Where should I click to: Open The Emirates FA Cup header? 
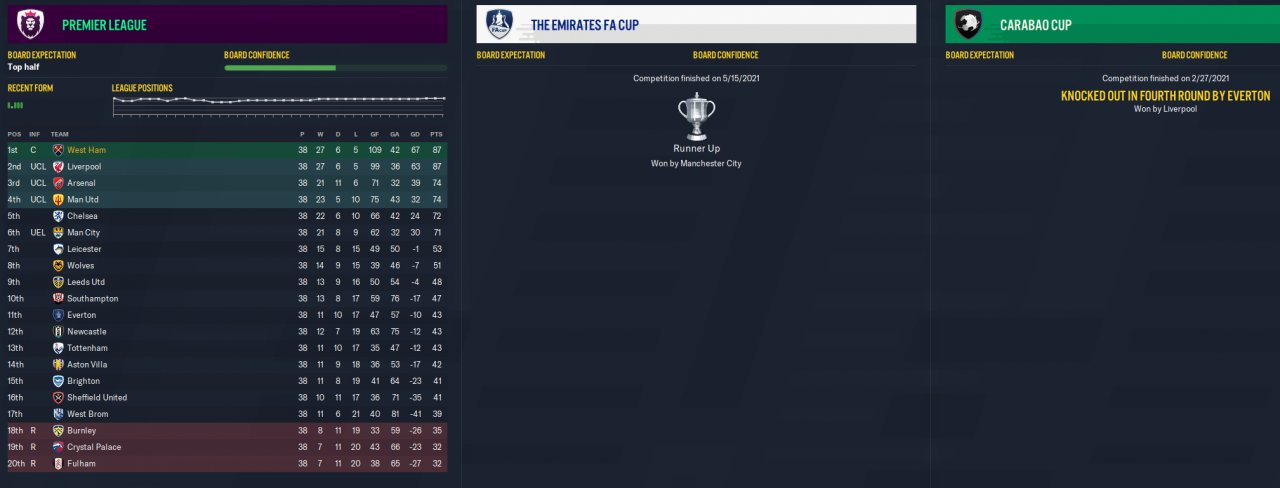coord(585,25)
